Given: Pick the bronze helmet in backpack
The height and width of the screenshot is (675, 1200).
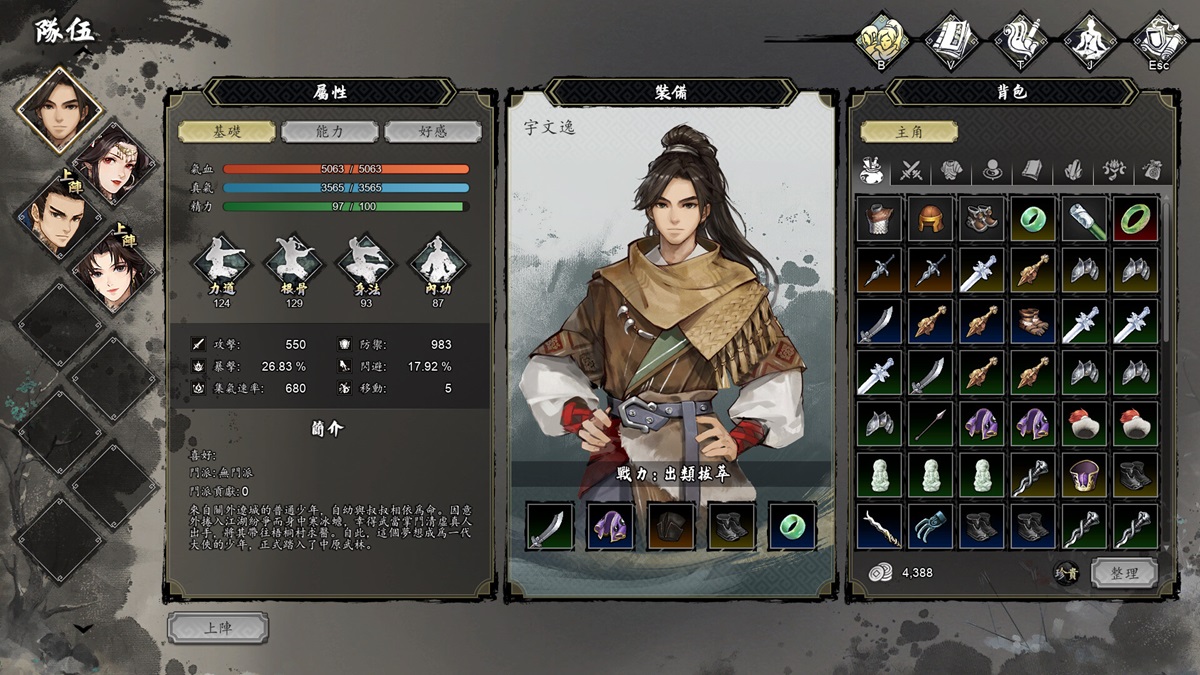Looking at the screenshot, I should [x=931, y=219].
